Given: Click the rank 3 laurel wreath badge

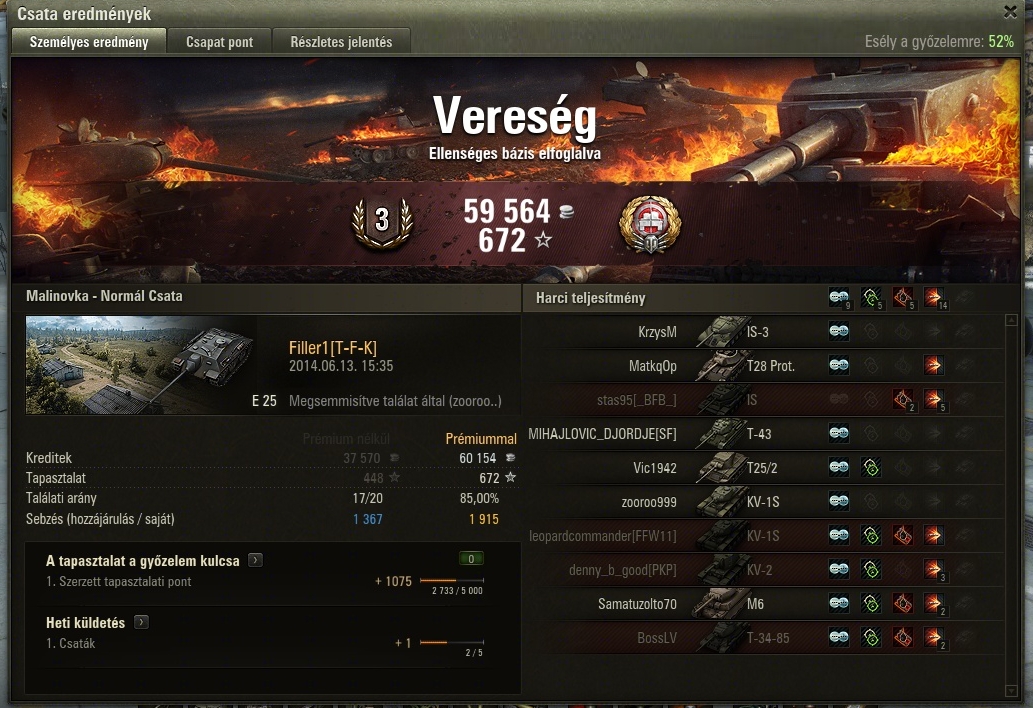Looking at the screenshot, I should tap(381, 223).
